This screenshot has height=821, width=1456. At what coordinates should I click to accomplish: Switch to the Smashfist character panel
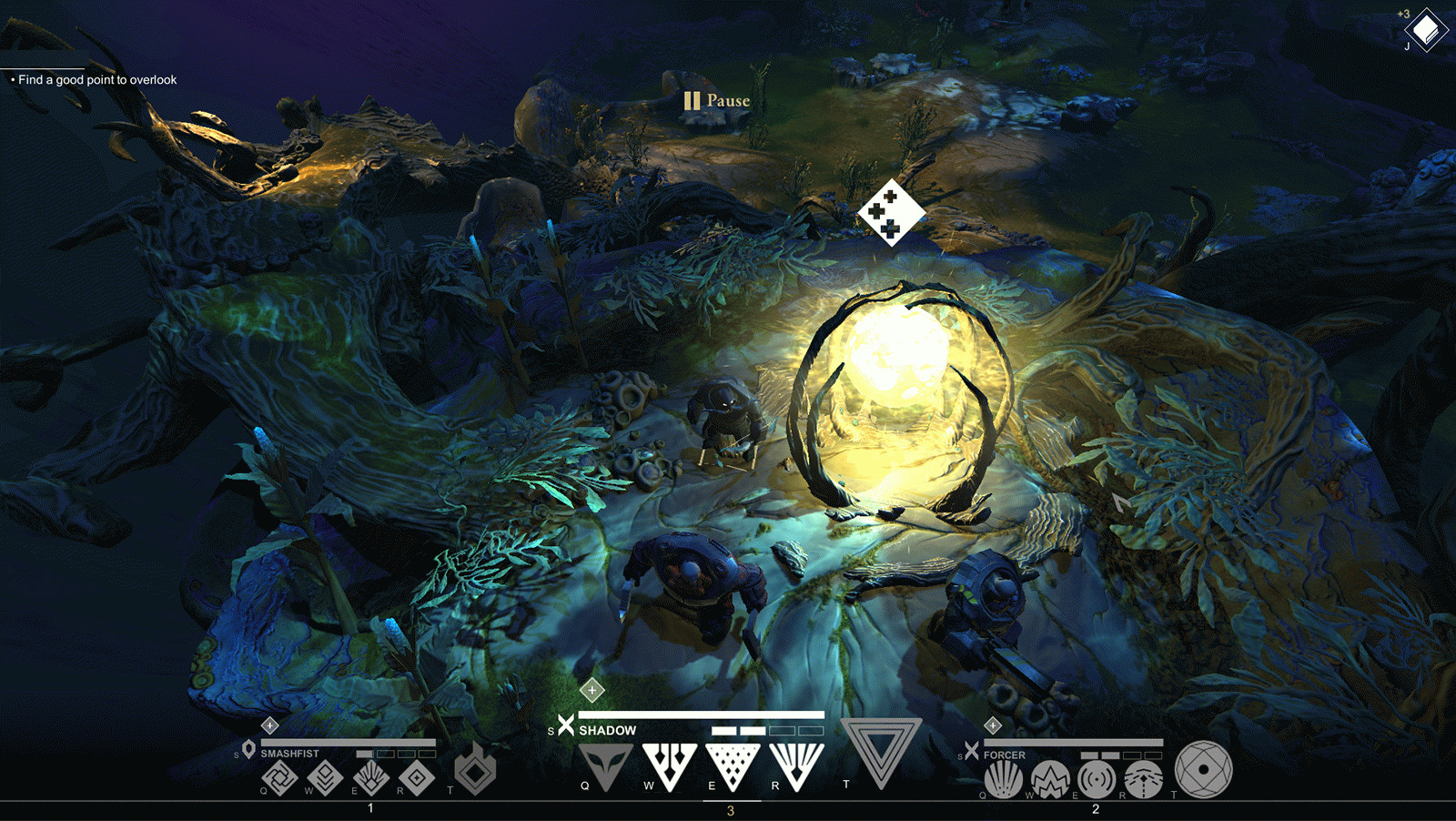(x=289, y=754)
